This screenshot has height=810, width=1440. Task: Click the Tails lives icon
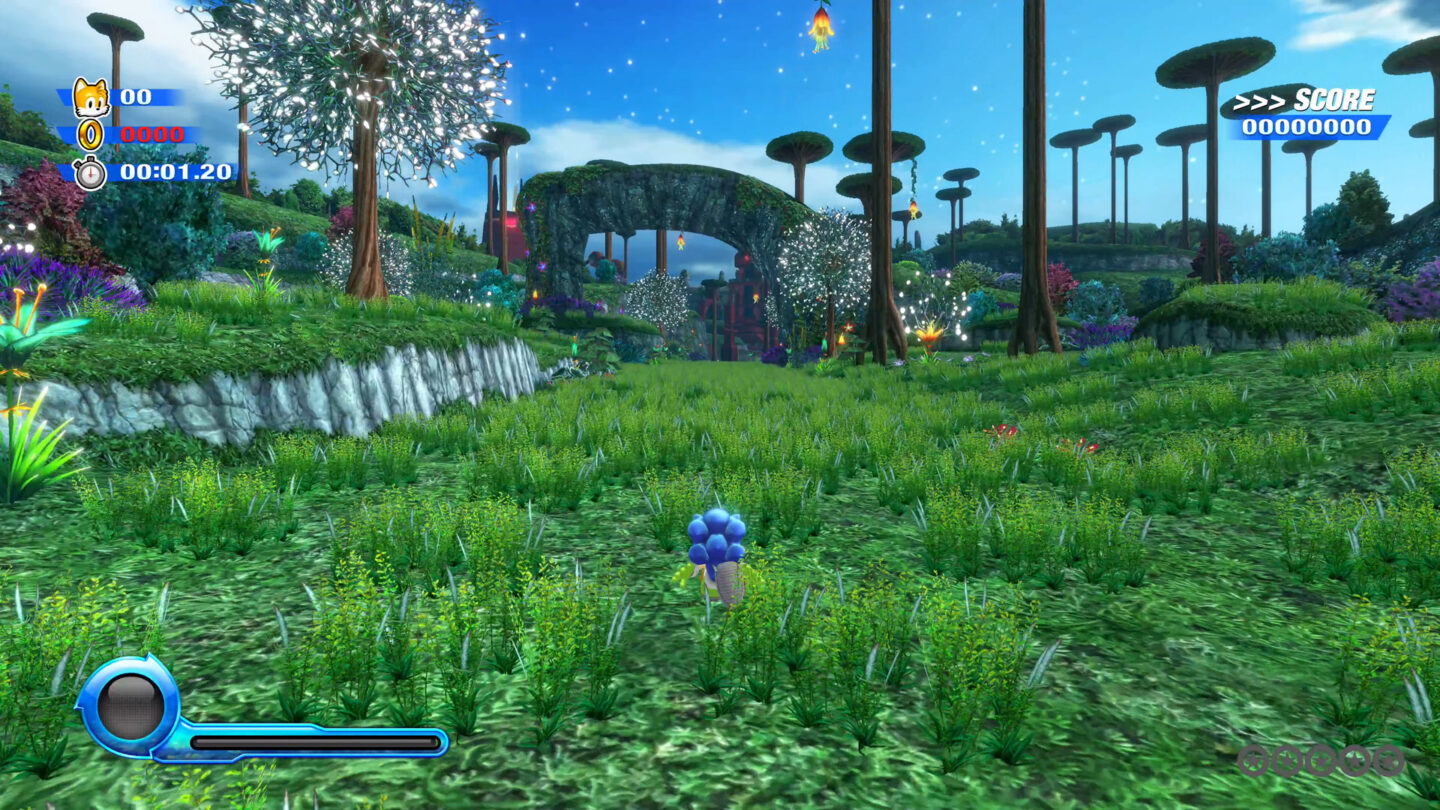[92, 97]
